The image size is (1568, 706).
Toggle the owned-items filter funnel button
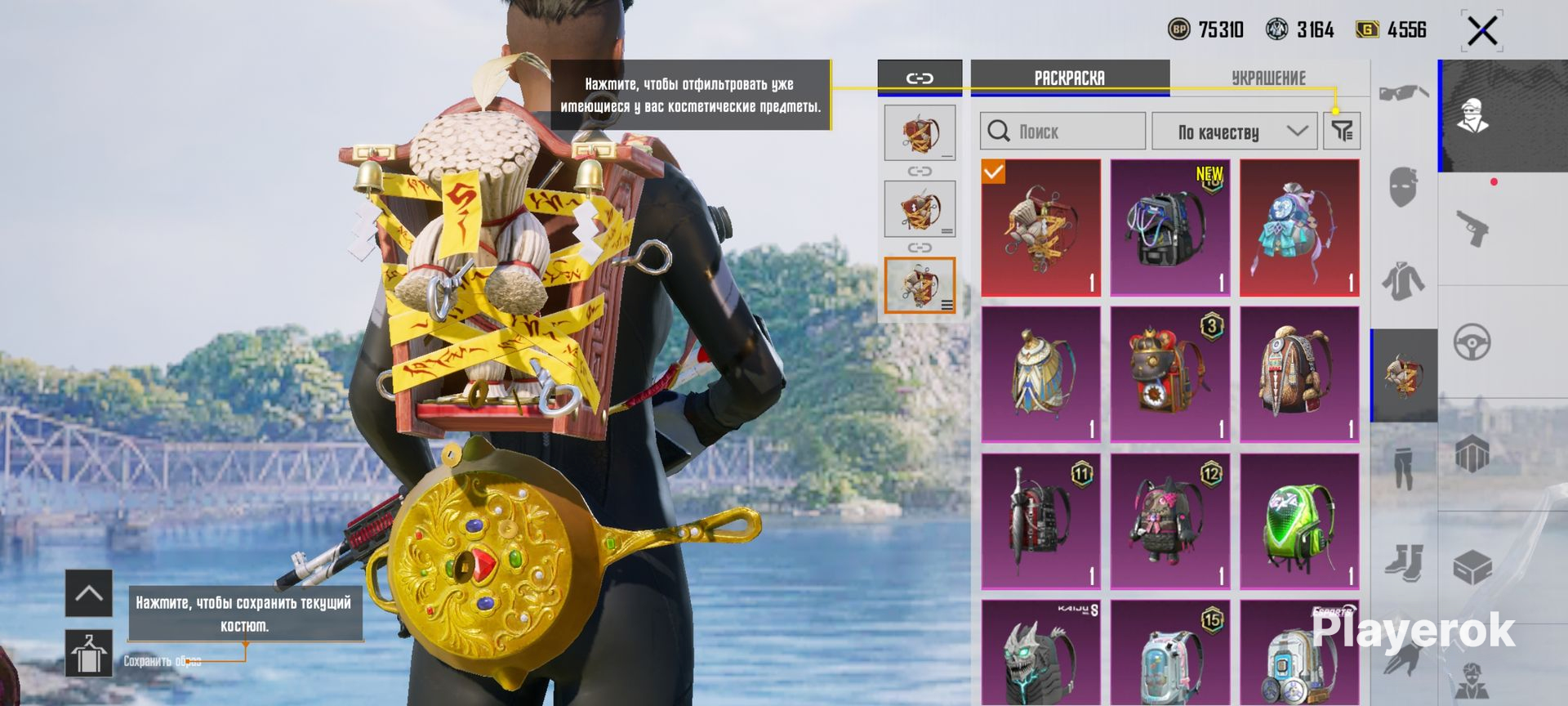point(1342,131)
